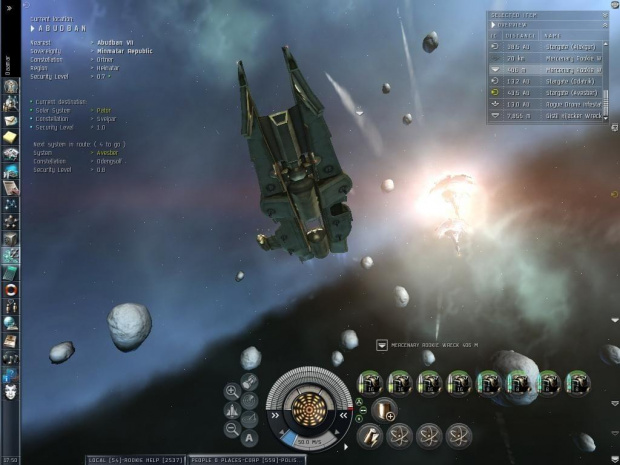
Task: Activate the first weapon module in the rack
Action: [369, 383]
